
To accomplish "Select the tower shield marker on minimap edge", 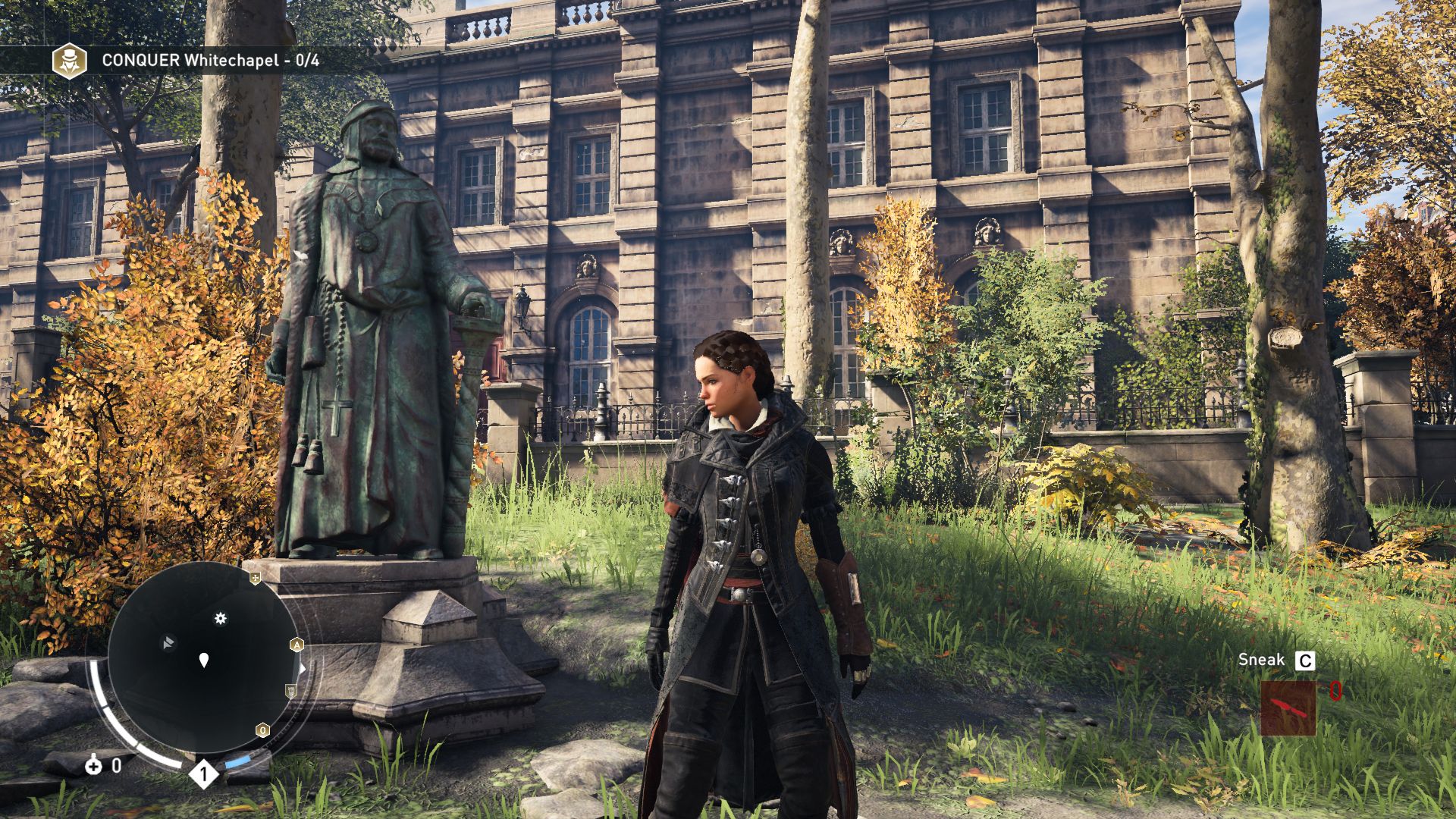I will (290, 690).
